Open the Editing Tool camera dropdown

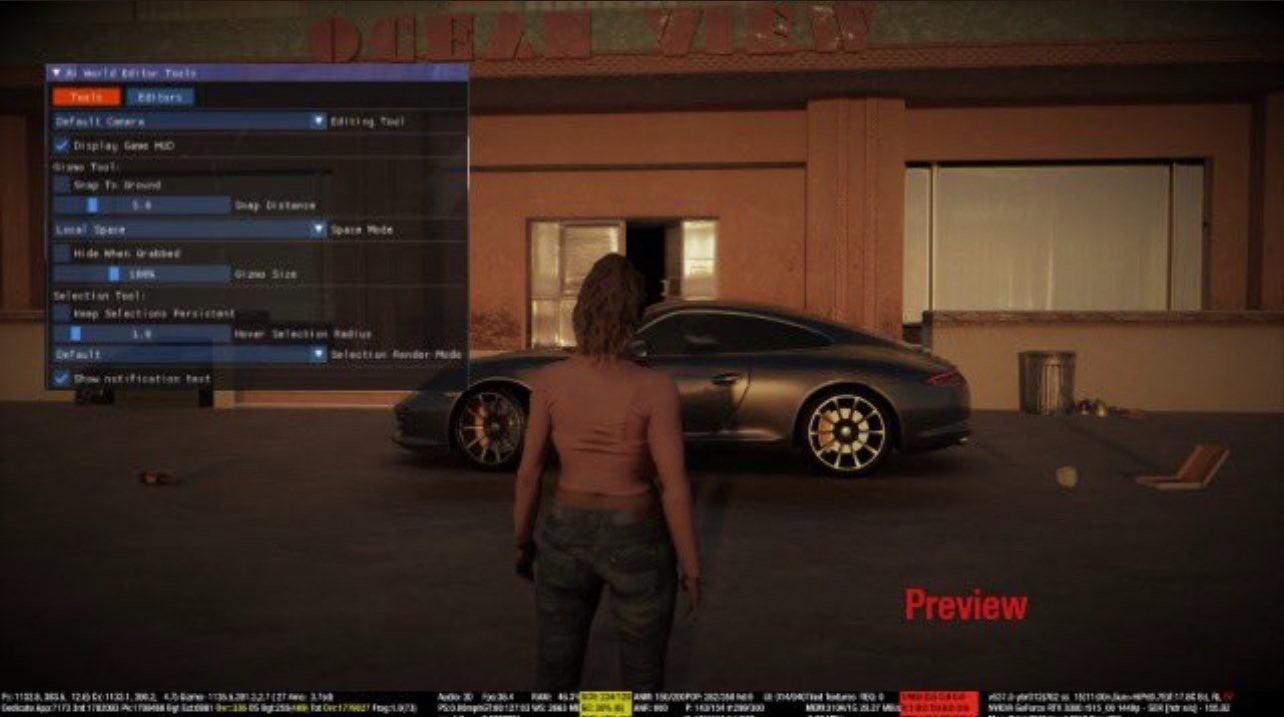[190, 121]
